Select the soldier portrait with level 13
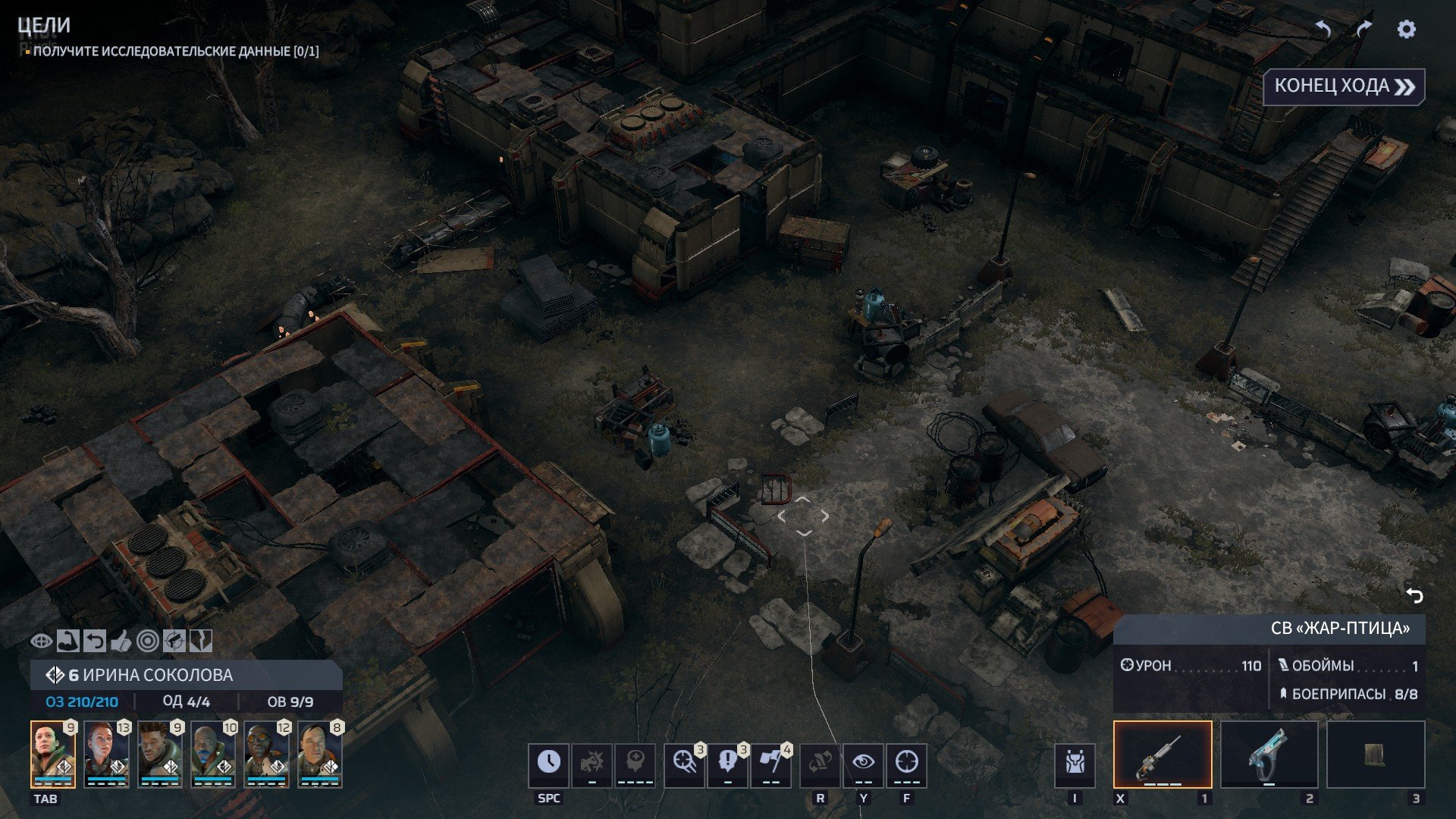Image resolution: width=1456 pixels, height=819 pixels. click(106, 754)
